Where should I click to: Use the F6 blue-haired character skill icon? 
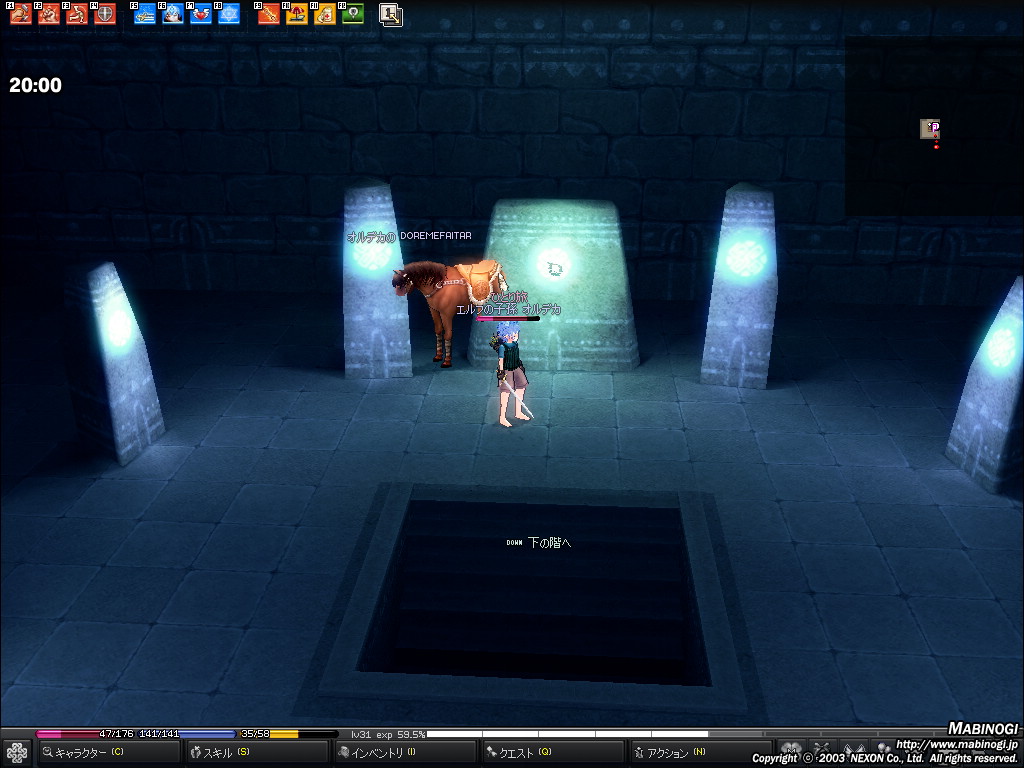(173, 14)
